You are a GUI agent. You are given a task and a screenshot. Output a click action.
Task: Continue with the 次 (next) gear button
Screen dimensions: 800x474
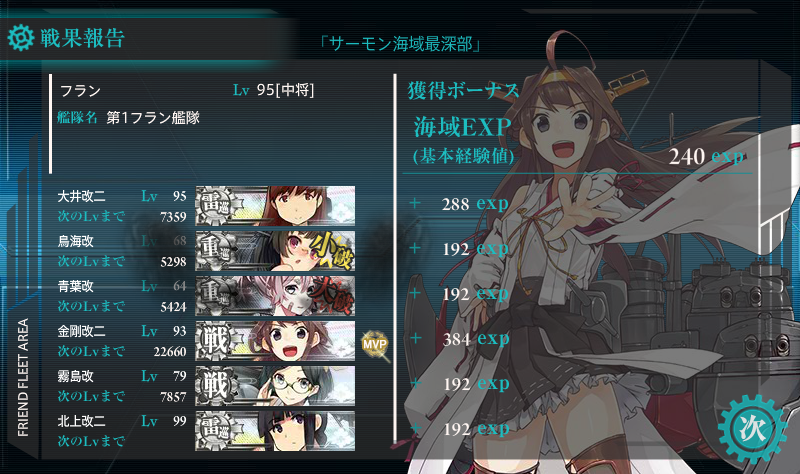click(x=749, y=427)
